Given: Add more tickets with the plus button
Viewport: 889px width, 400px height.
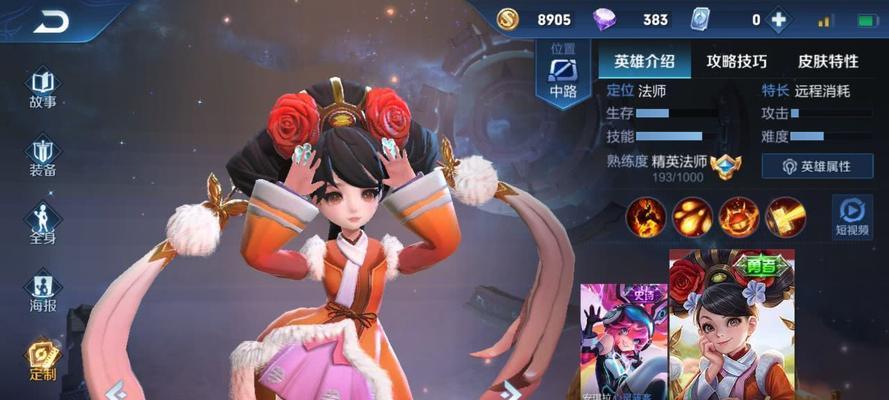Looking at the screenshot, I should tap(777, 20).
